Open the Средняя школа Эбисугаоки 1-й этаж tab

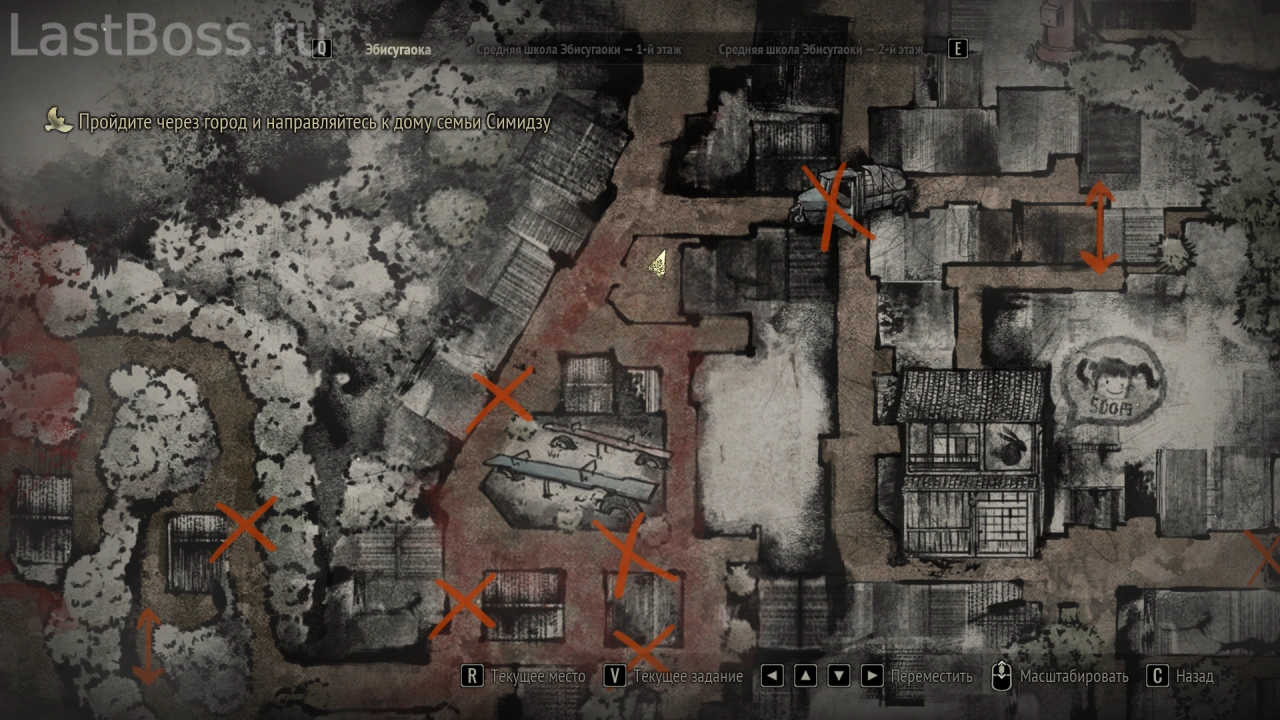coord(579,49)
